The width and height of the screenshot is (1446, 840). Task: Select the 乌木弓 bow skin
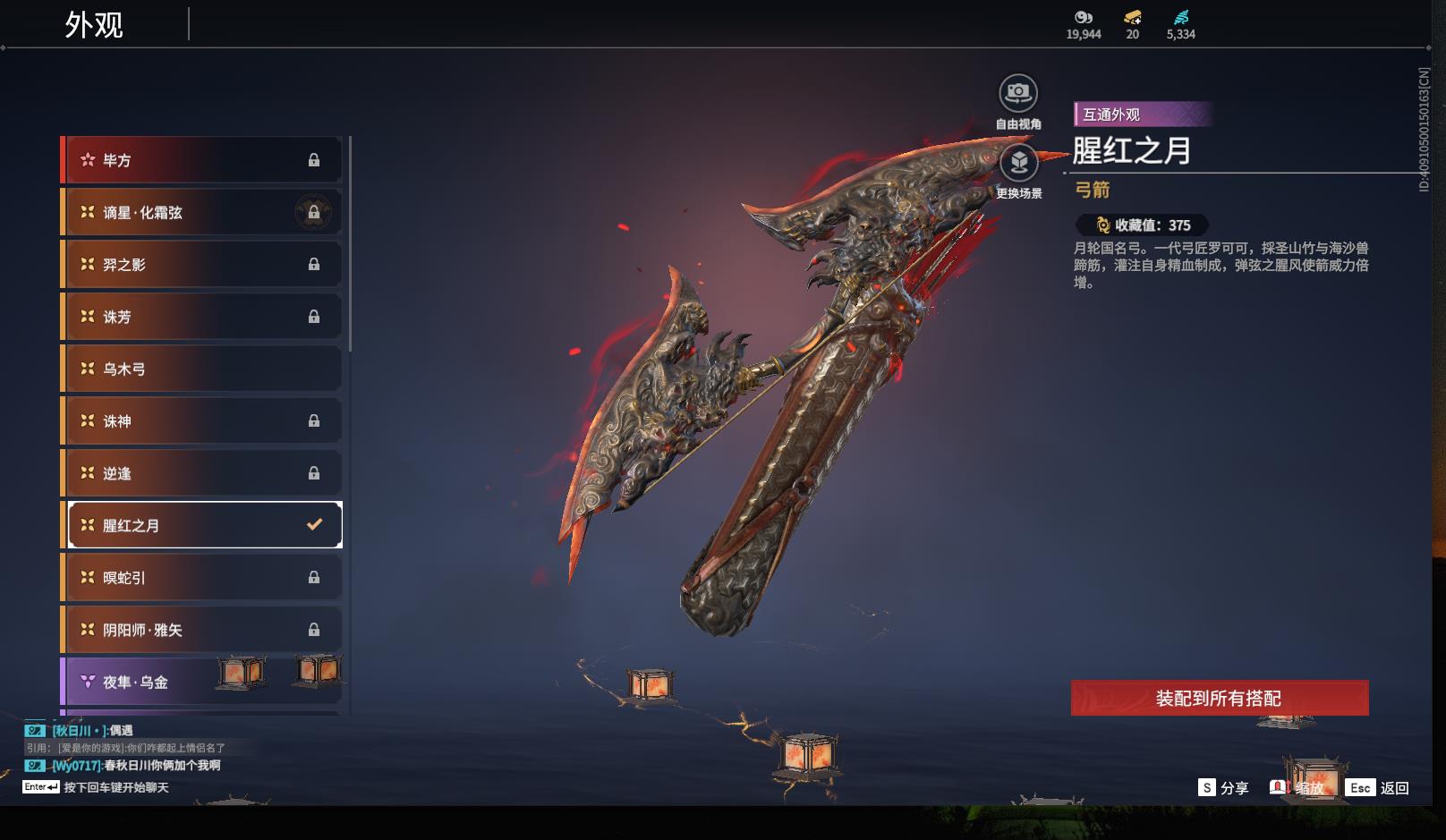202,369
